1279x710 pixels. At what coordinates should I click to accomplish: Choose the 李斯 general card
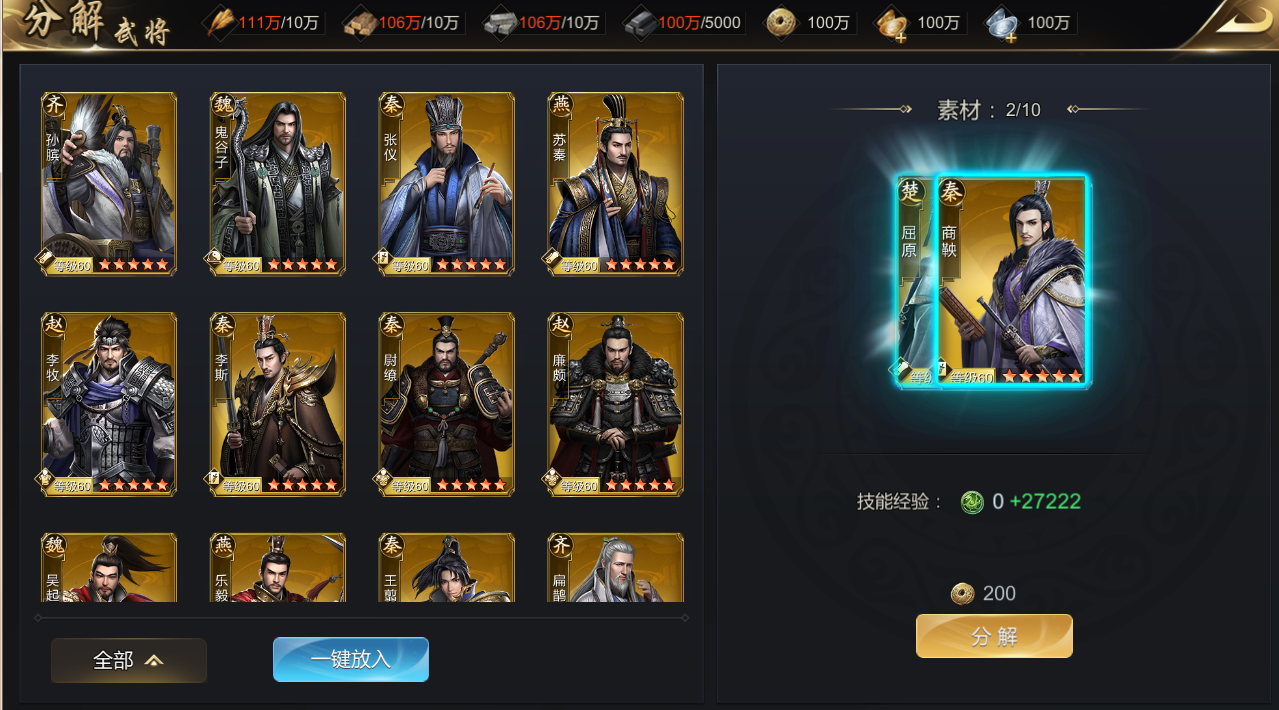(x=278, y=404)
